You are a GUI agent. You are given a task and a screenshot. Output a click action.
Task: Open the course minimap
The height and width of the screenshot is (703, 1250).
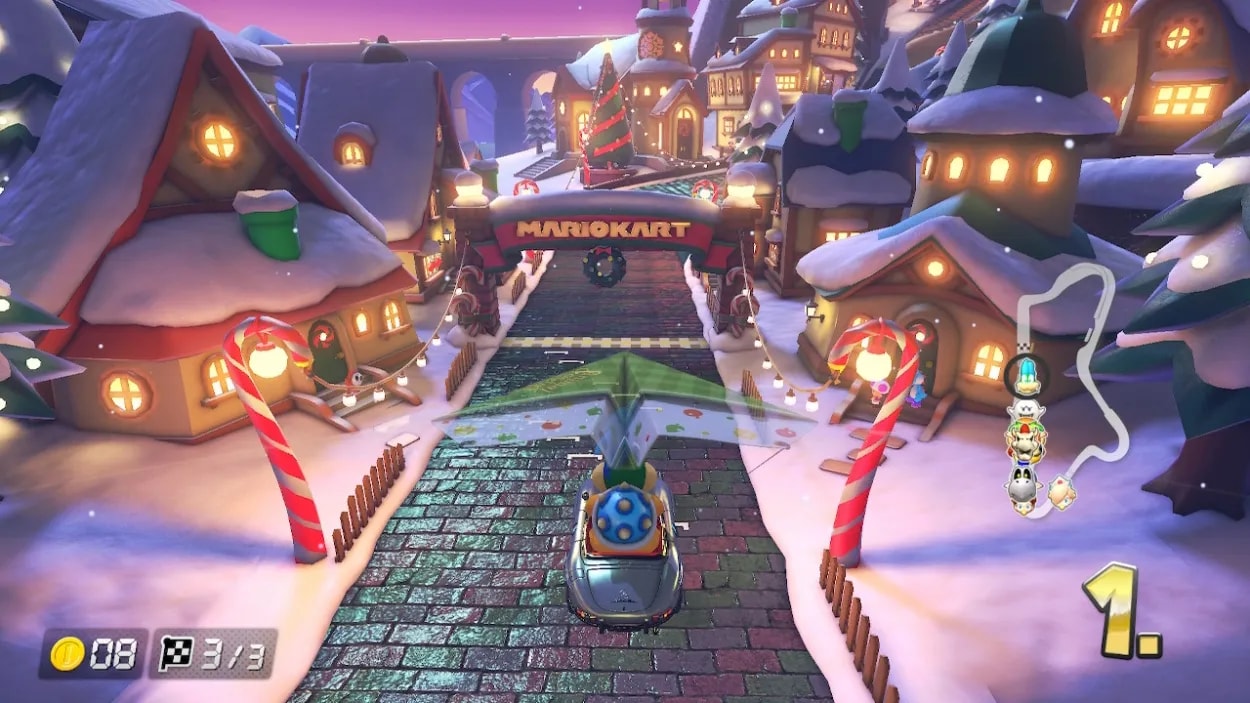(x=1090, y=330)
